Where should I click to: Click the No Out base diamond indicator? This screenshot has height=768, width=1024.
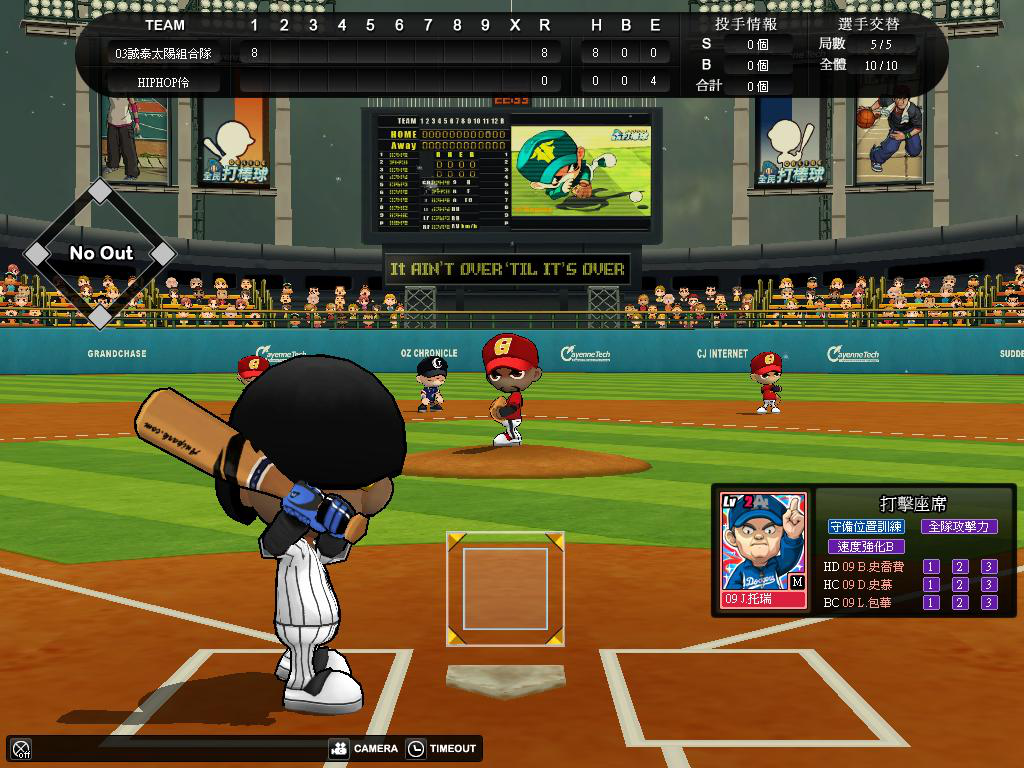coord(100,253)
